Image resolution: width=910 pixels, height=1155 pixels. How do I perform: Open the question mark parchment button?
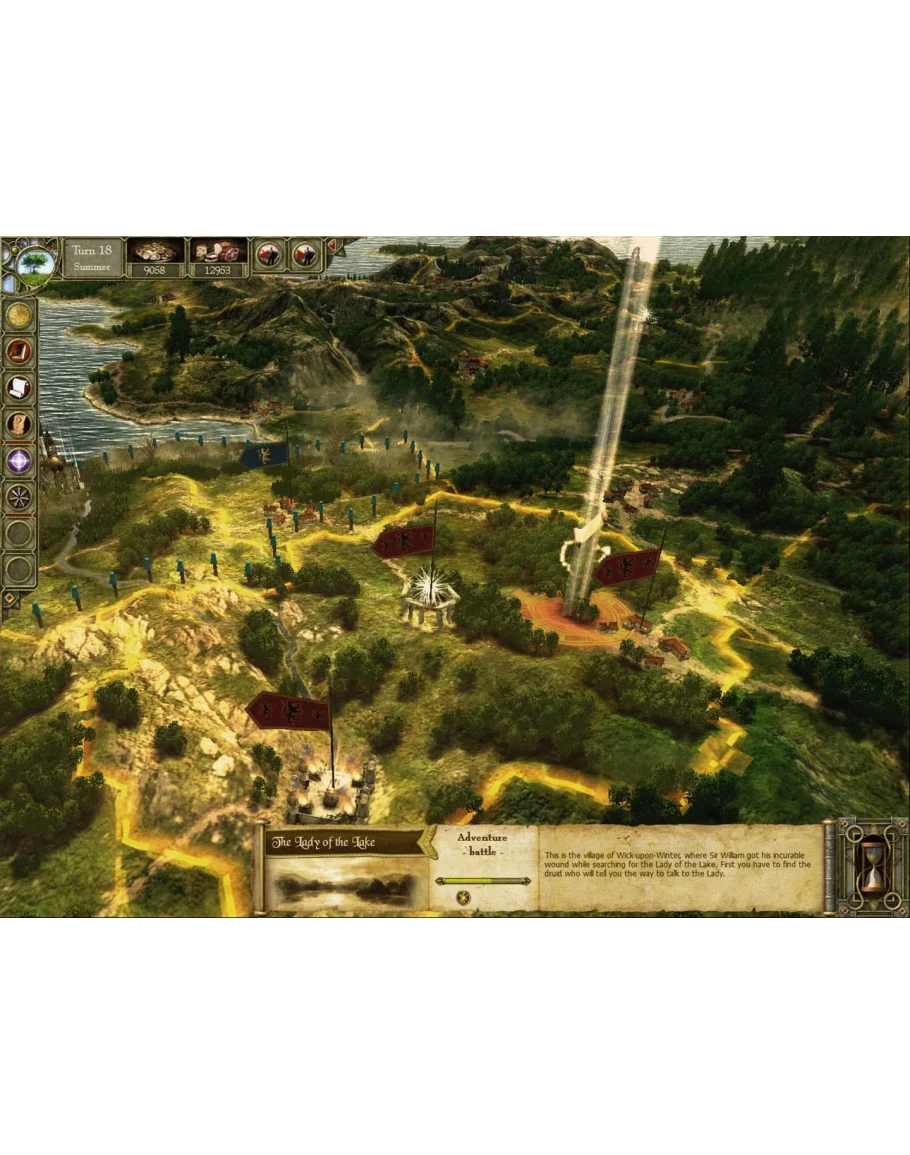[20, 423]
